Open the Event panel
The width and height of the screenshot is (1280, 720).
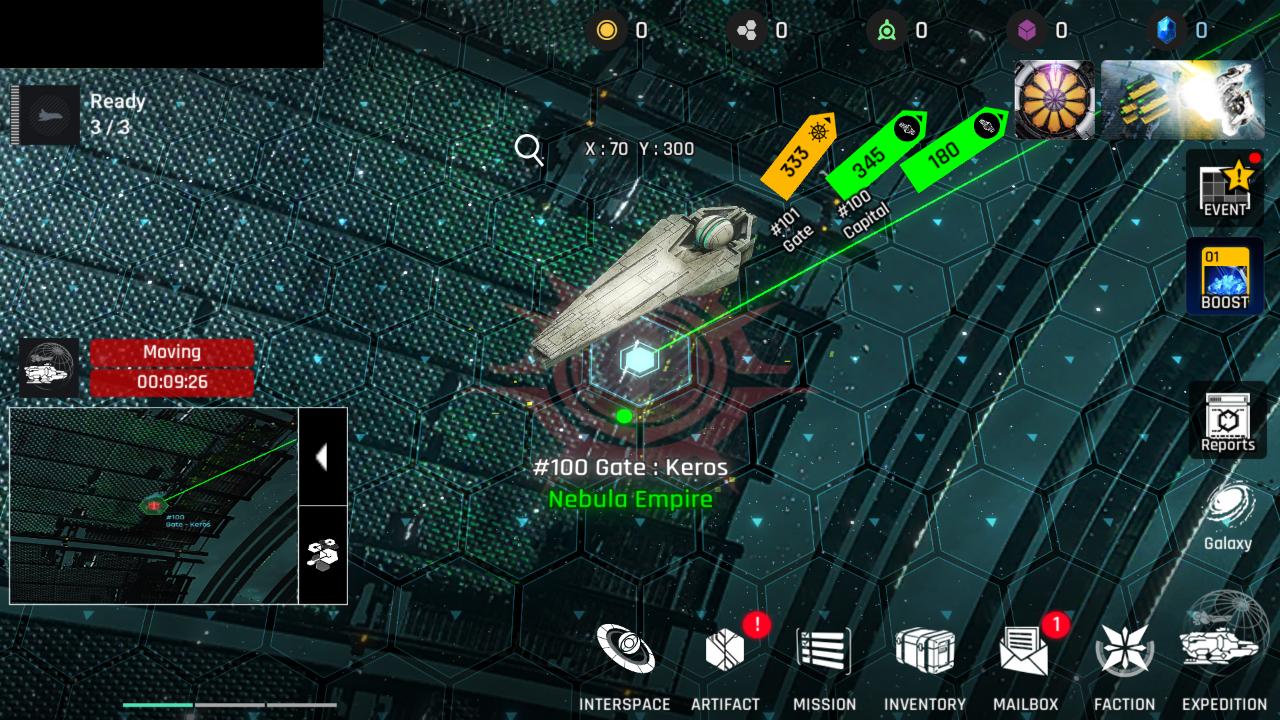click(1225, 187)
